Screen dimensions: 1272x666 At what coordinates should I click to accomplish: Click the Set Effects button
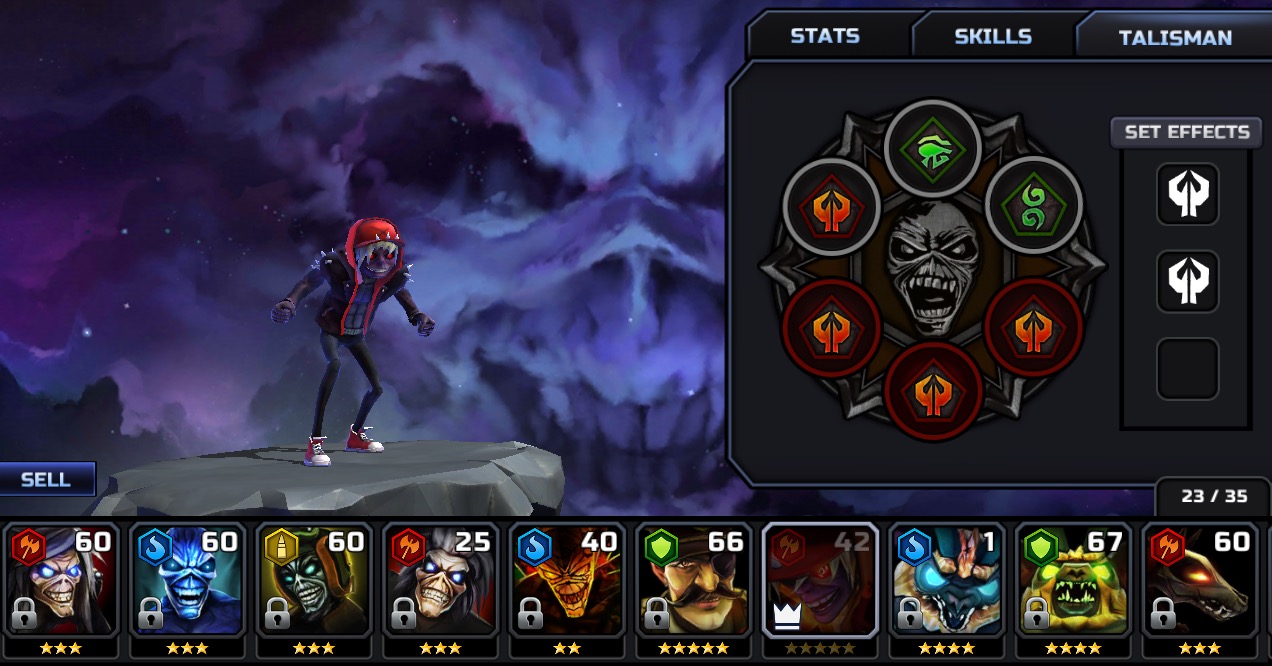[1186, 132]
